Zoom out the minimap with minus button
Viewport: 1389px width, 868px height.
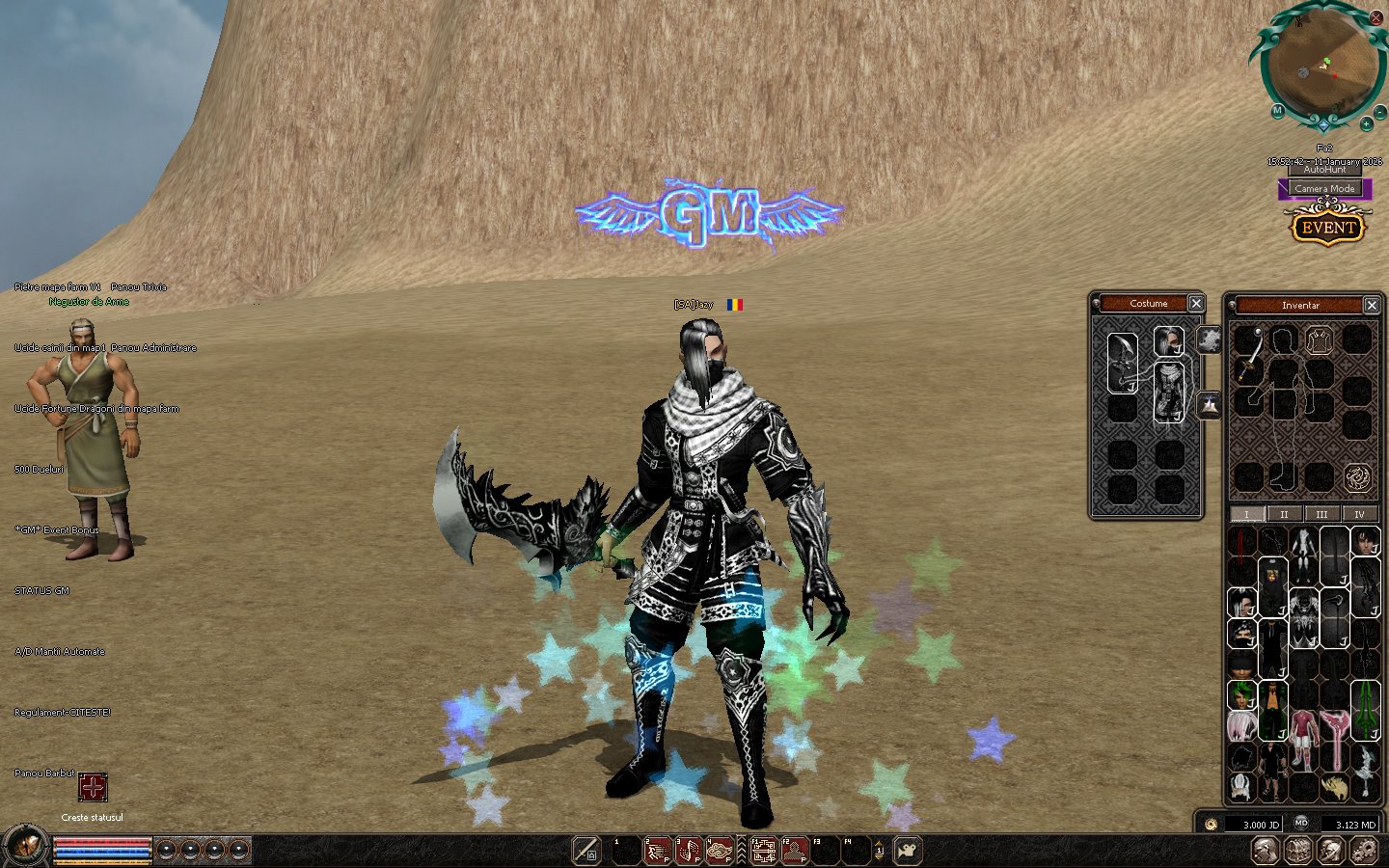pyautogui.click(x=1379, y=109)
